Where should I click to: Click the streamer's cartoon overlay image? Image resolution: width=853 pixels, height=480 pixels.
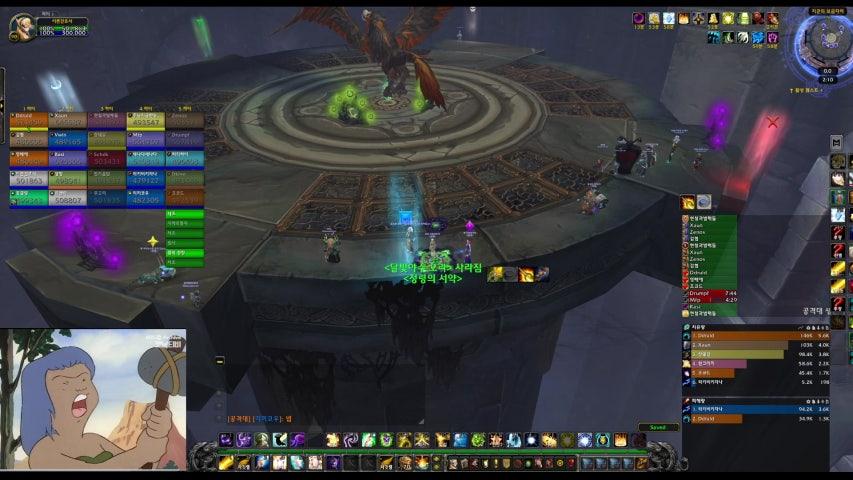[93, 399]
